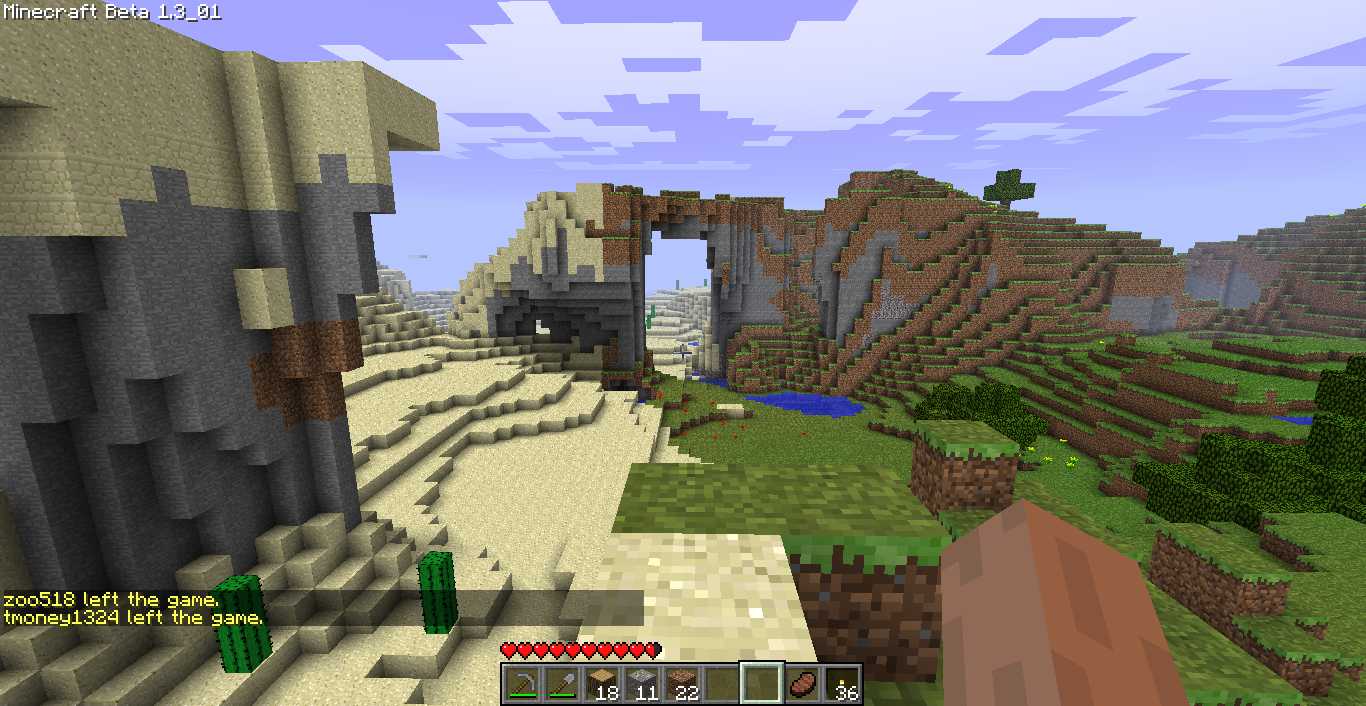
Task: Select the pickaxe hotbar slot
Action: 521,684
